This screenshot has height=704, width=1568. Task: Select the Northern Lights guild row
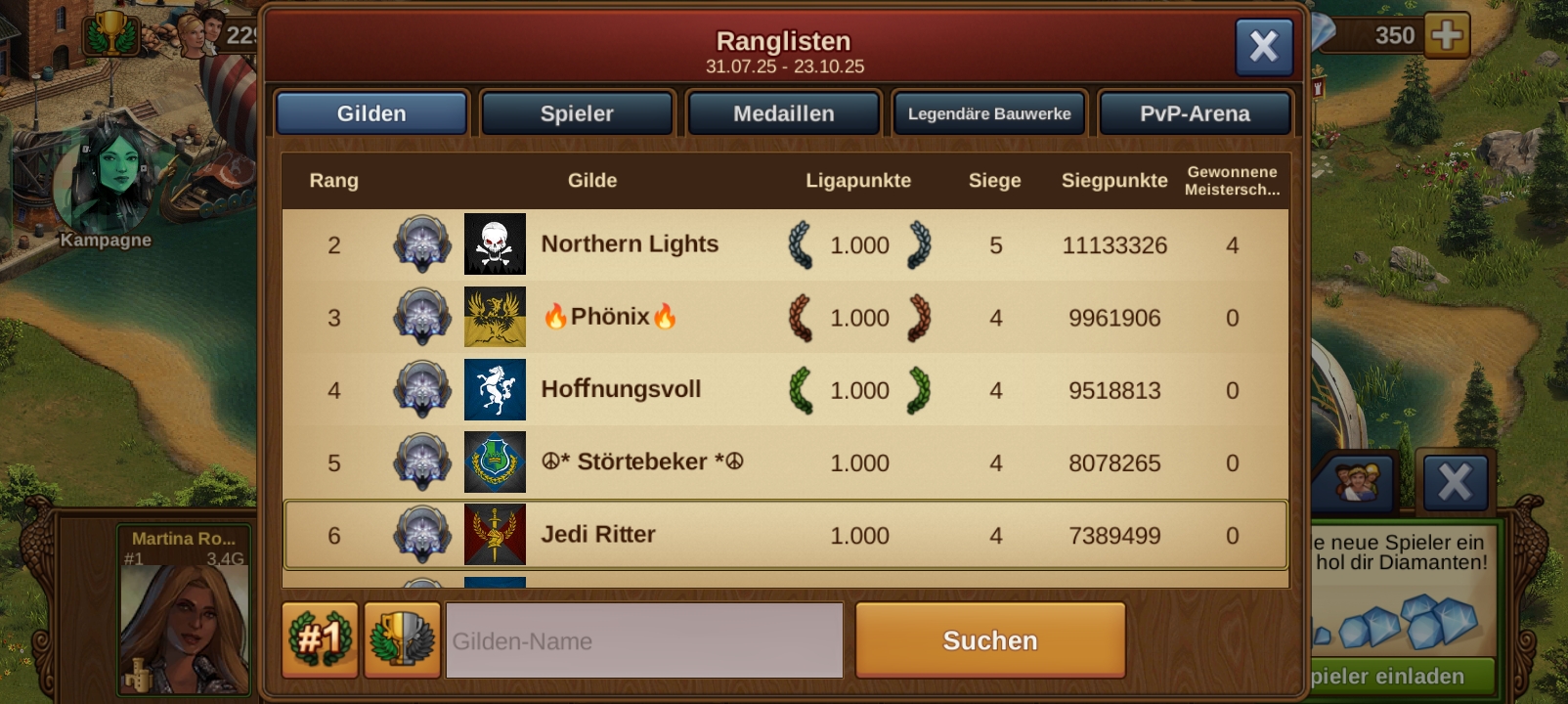click(x=630, y=244)
